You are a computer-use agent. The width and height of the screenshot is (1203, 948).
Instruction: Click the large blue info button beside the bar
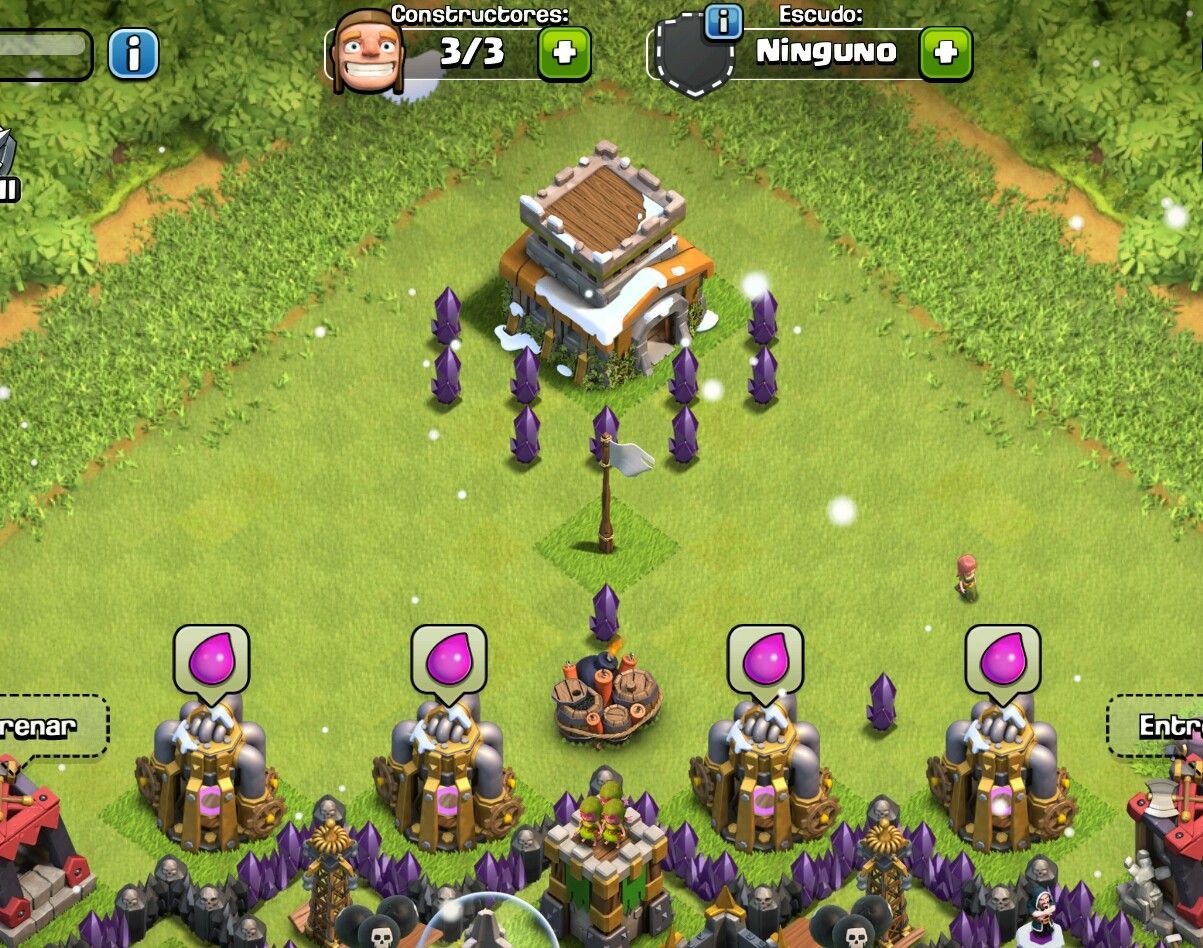133,53
